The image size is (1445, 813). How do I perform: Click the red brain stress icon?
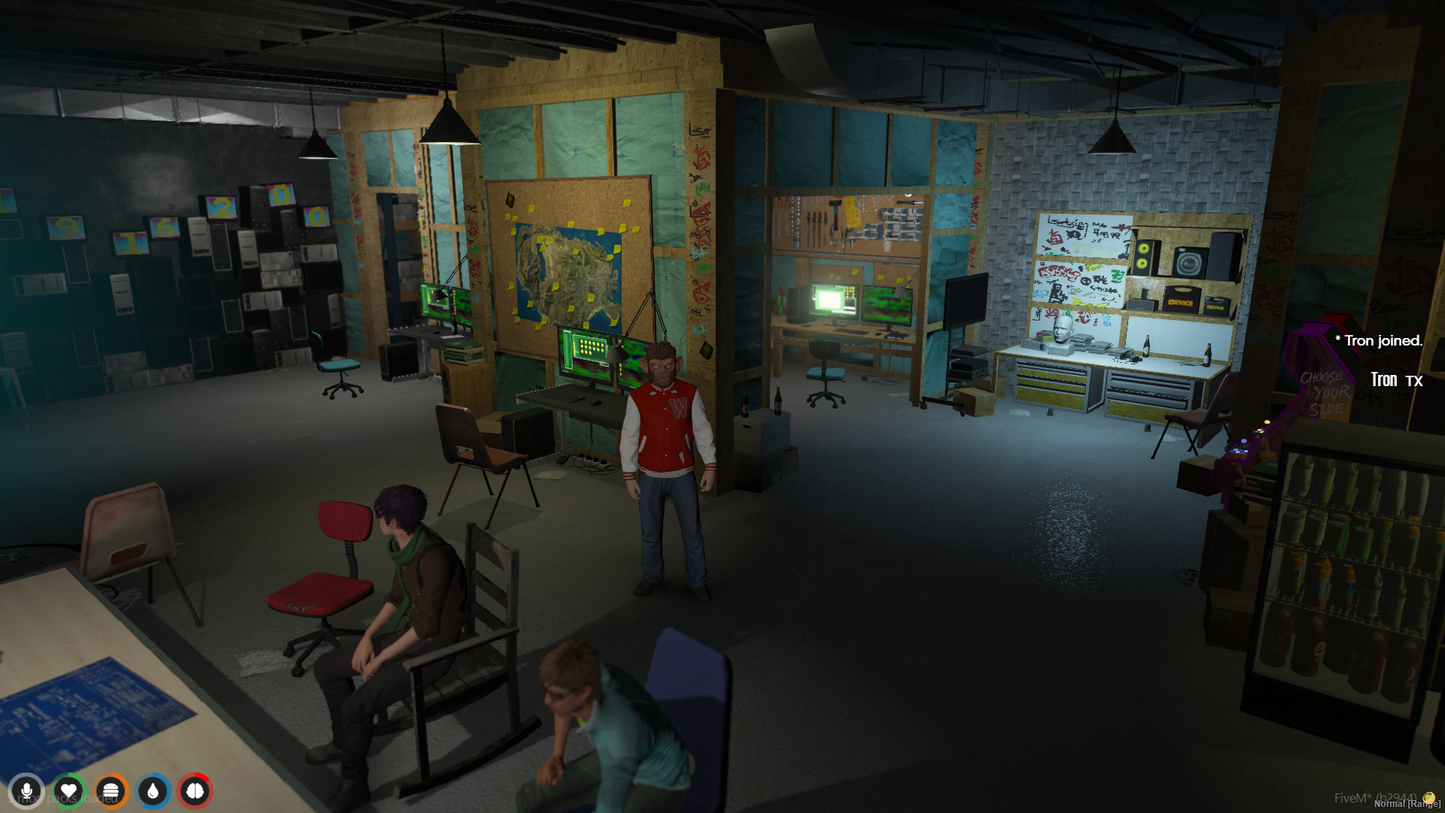(195, 791)
